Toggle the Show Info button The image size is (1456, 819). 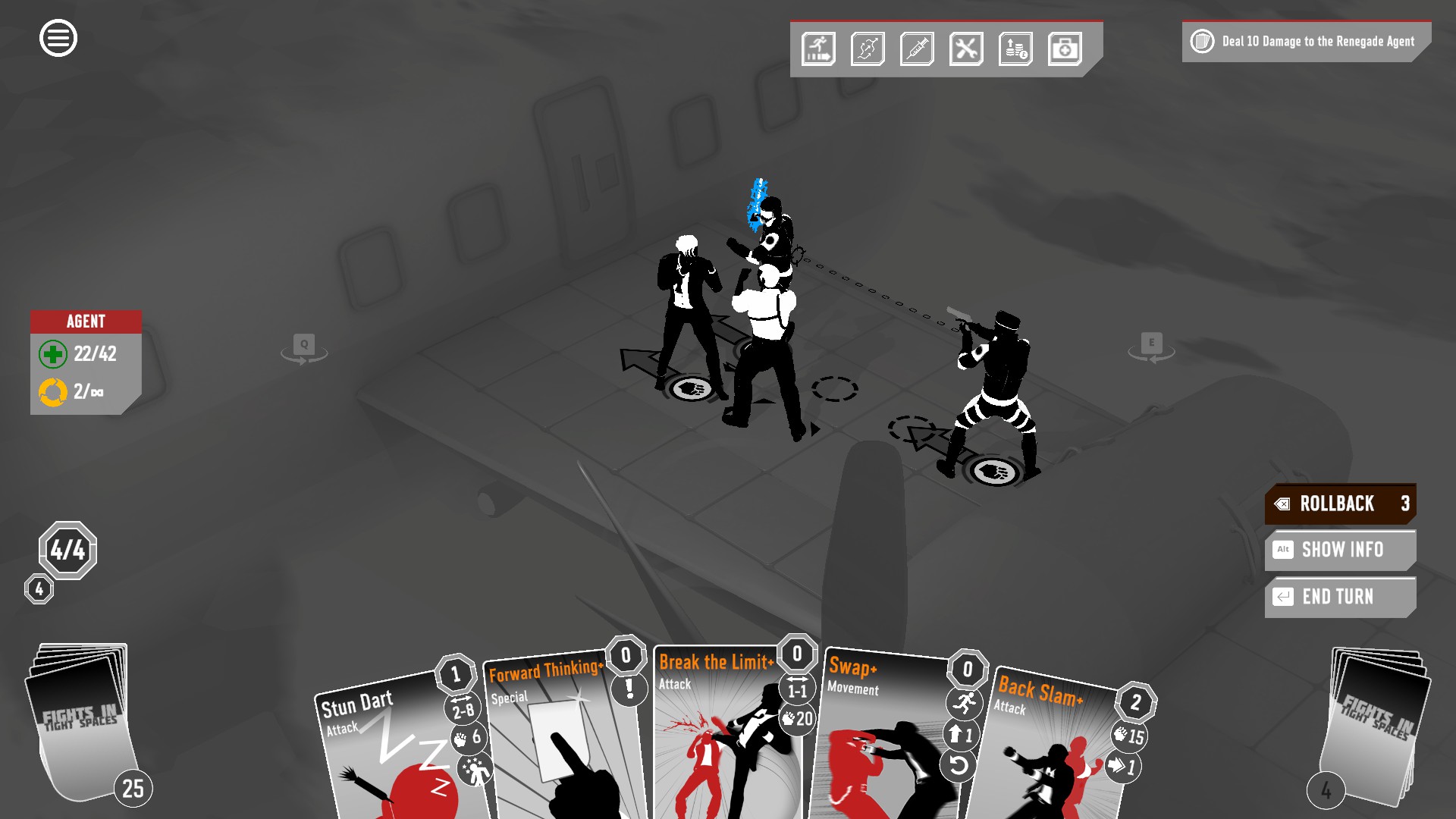coord(1340,550)
